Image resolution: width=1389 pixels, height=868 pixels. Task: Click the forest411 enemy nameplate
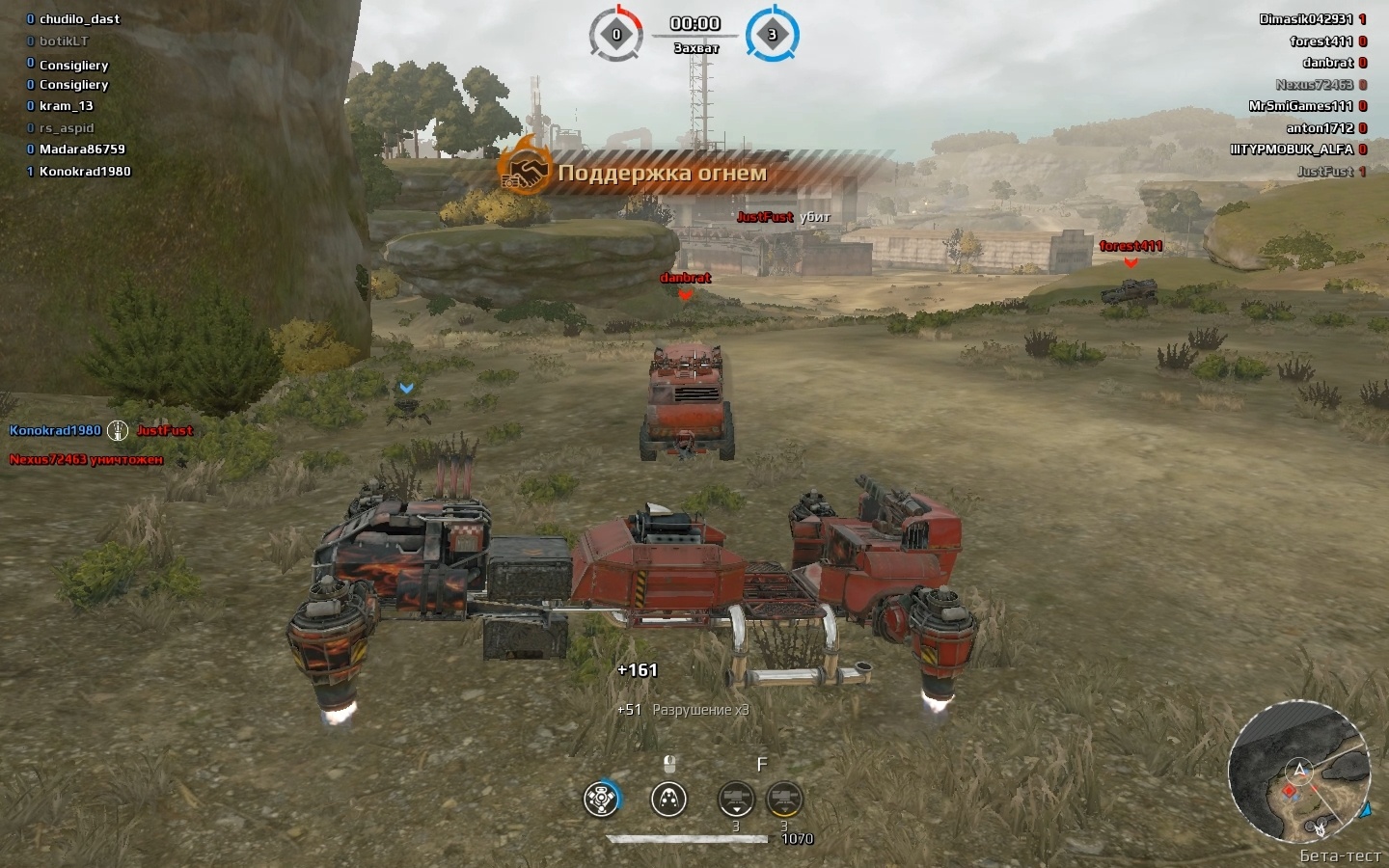pyautogui.click(x=1130, y=246)
